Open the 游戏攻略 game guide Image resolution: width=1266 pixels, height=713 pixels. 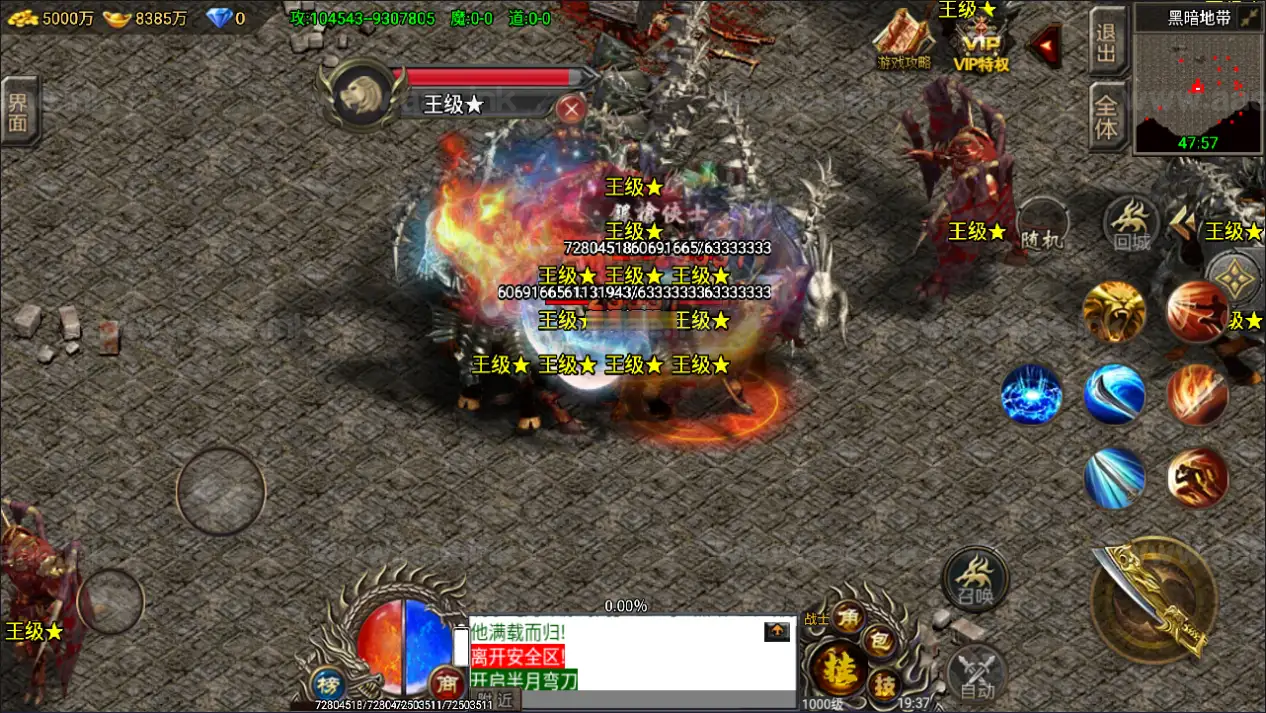903,40
